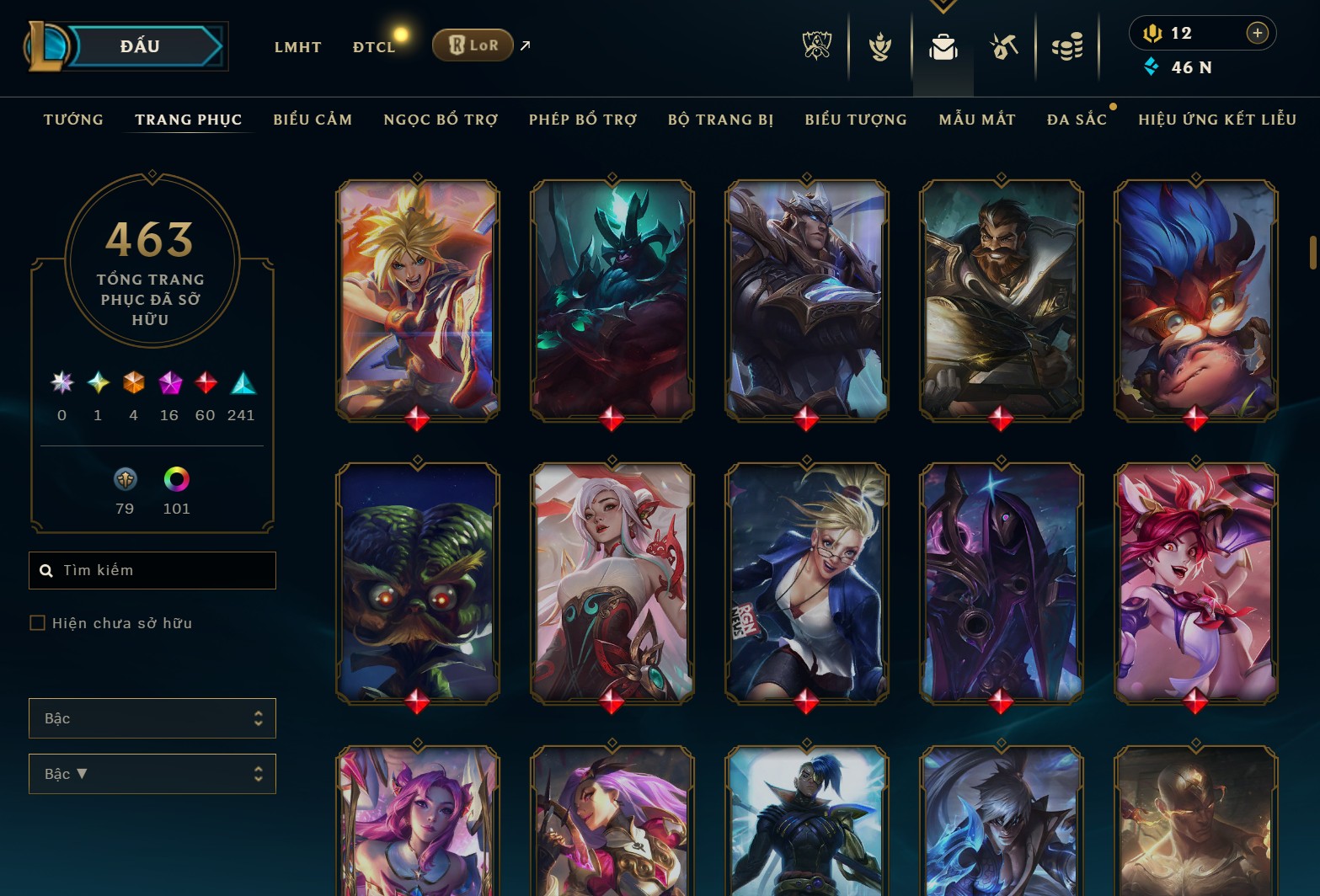Open the store with the coins icon
Image resolution: width=1320 pixels, height=896 pixels.
1066,46
